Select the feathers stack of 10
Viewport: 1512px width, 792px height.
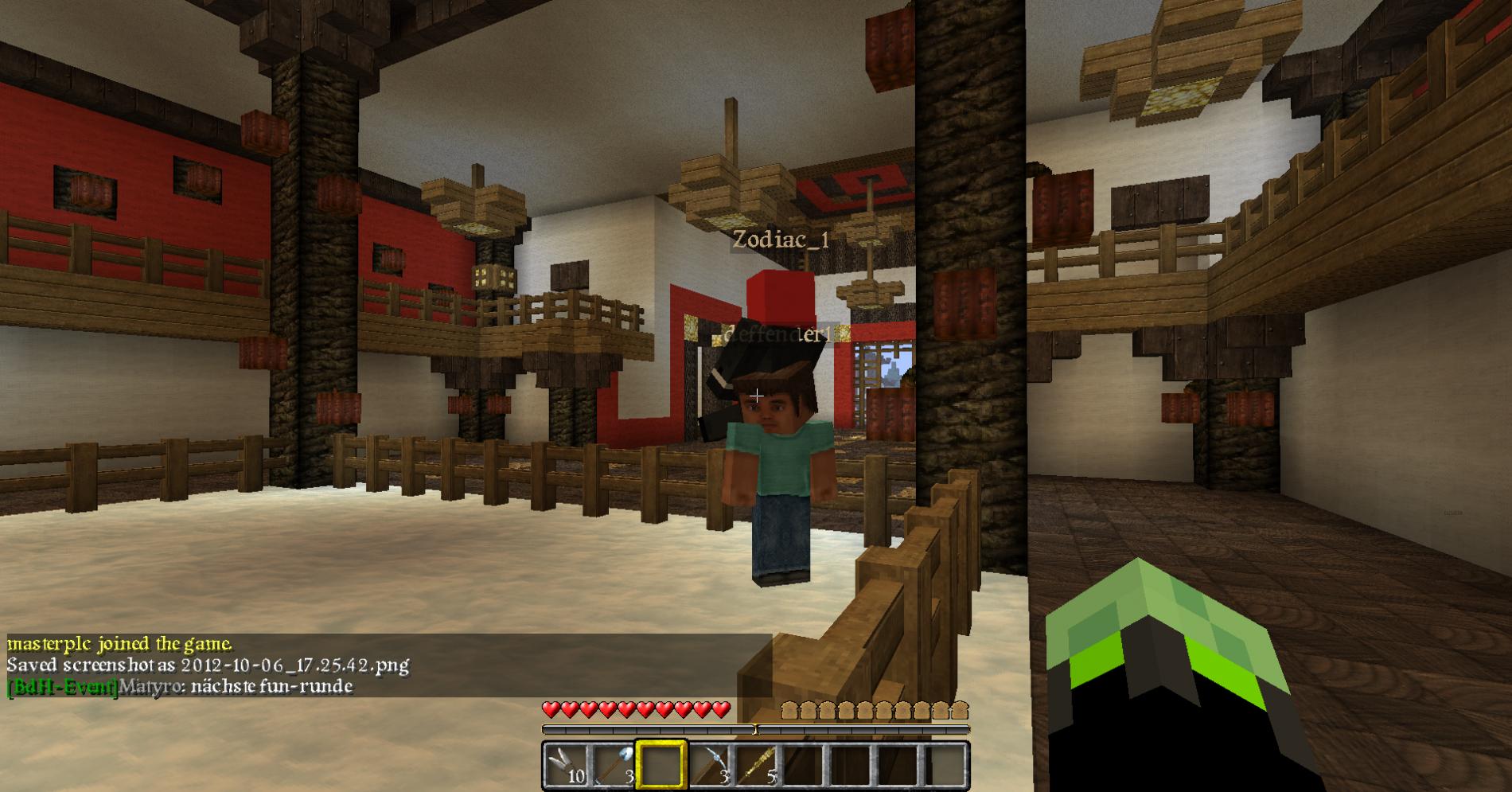point(566,766)
